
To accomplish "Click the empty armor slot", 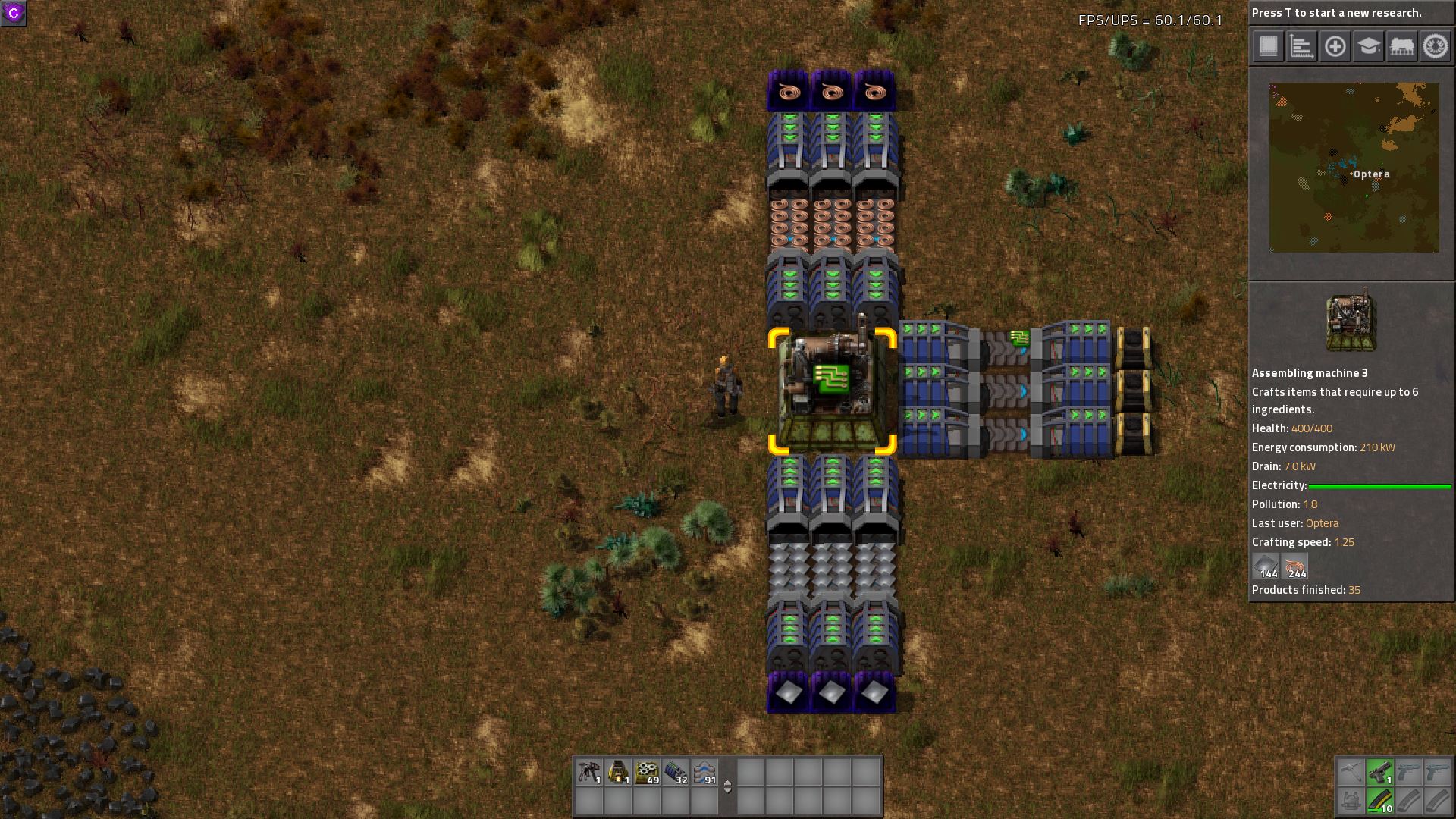I will 1351,801.
